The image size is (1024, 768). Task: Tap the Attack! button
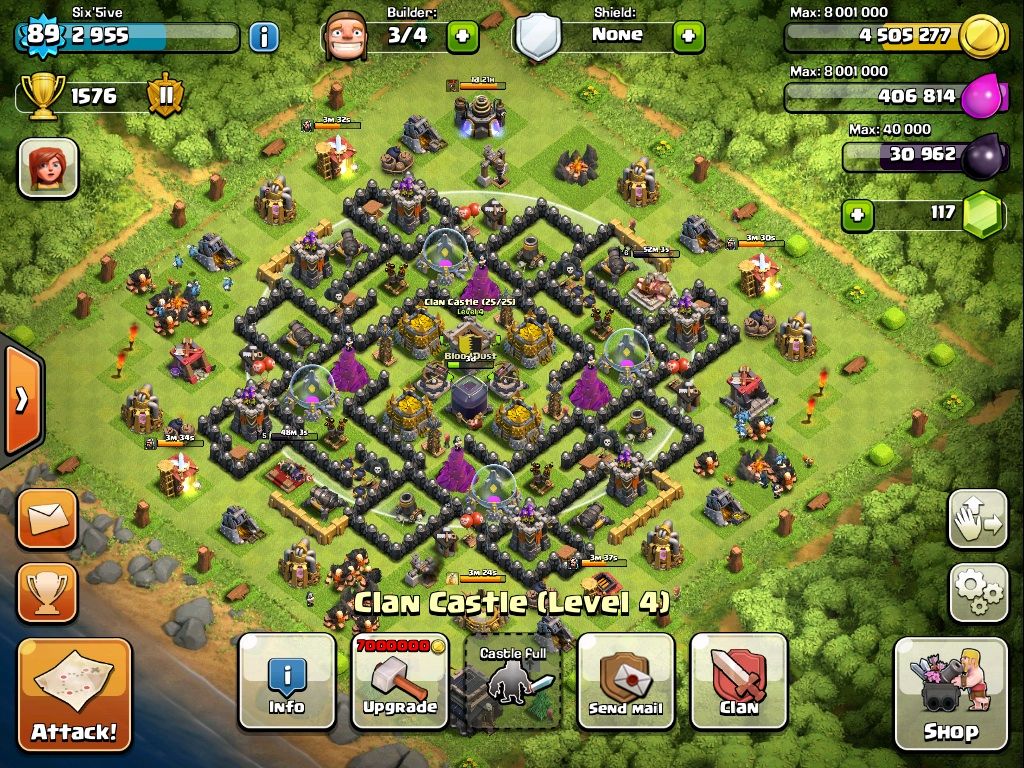coord(75,696)
